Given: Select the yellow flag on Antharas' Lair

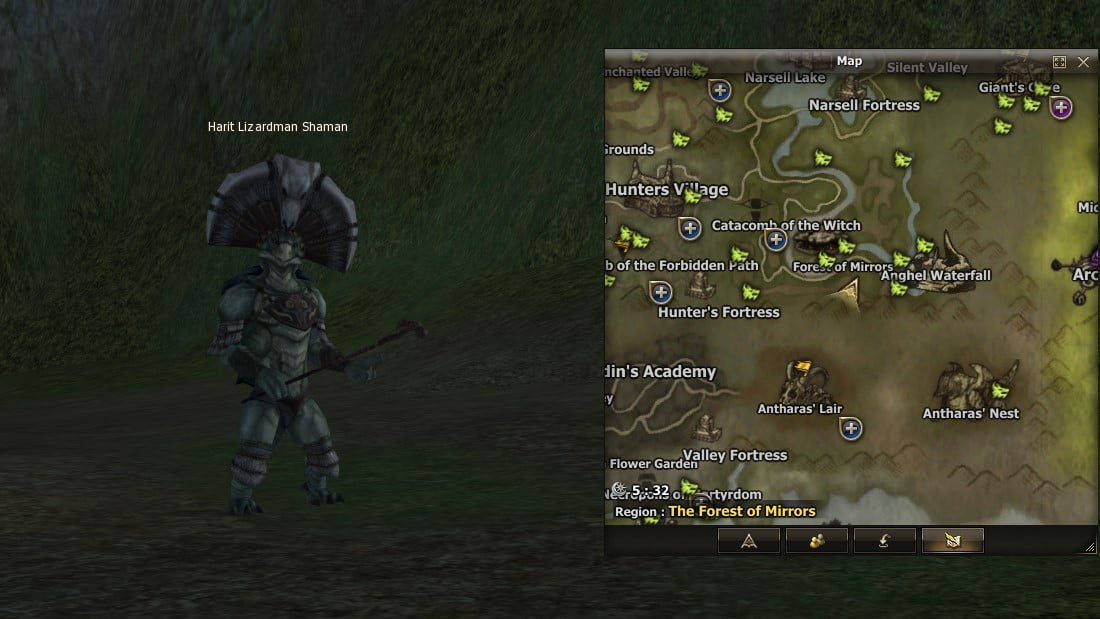Looking at the screenshot, I should pyautogui.click(x=801, y=370).
